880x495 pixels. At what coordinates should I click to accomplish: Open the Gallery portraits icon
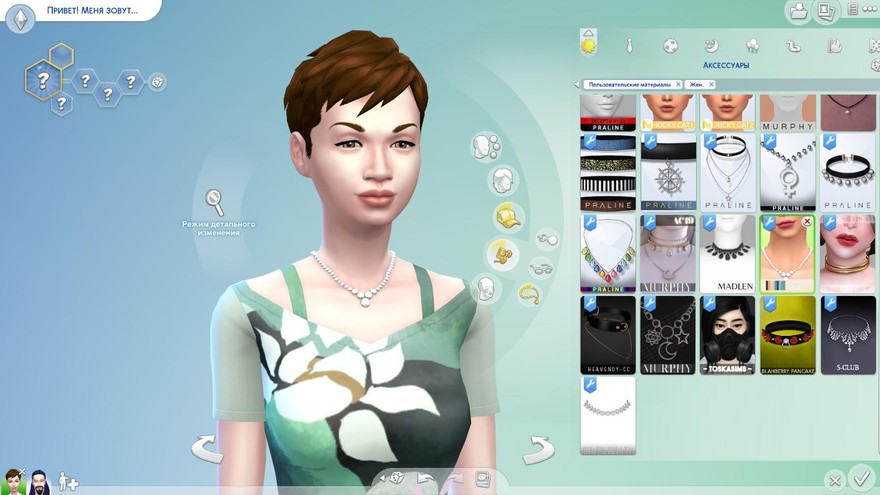click(826, 12)
